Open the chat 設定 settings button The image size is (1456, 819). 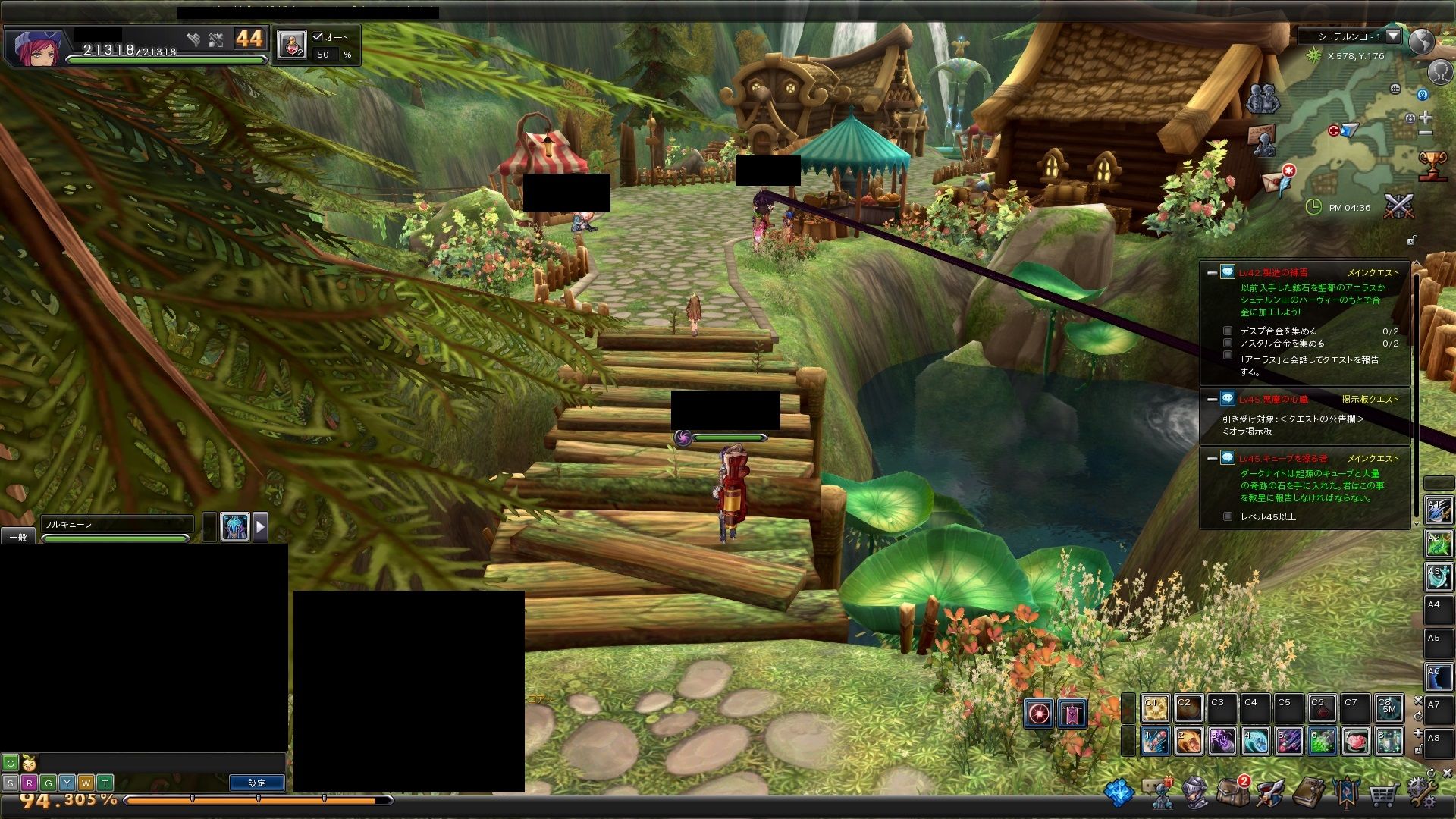click(257, 783)
